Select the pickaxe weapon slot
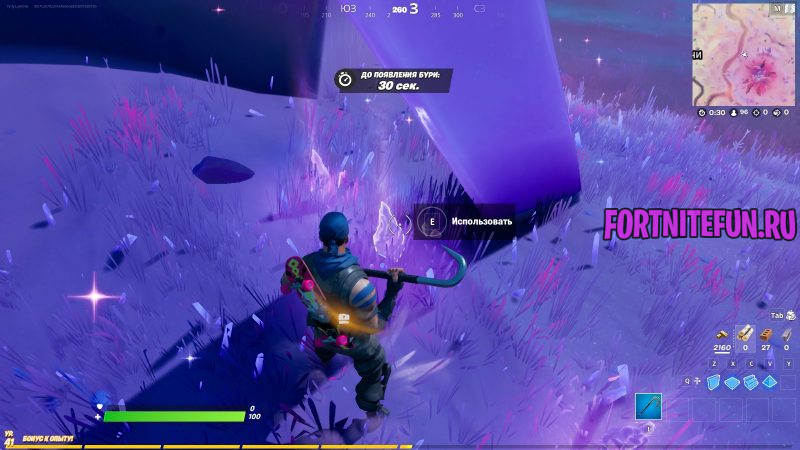The width and height of the screenshot is (800, 450). [648, 406]
